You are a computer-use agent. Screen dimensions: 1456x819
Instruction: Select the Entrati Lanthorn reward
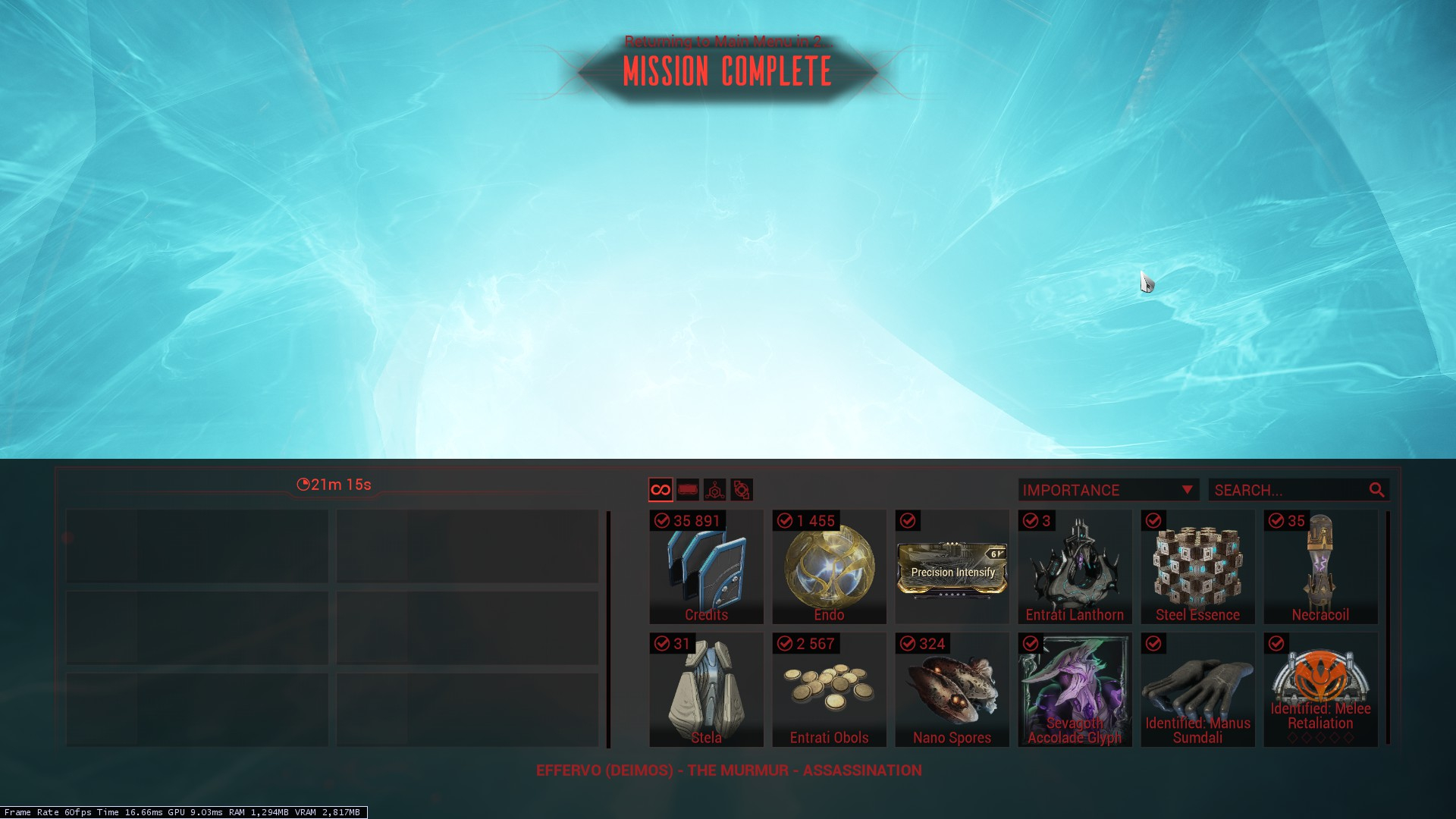pos(1075,567)
